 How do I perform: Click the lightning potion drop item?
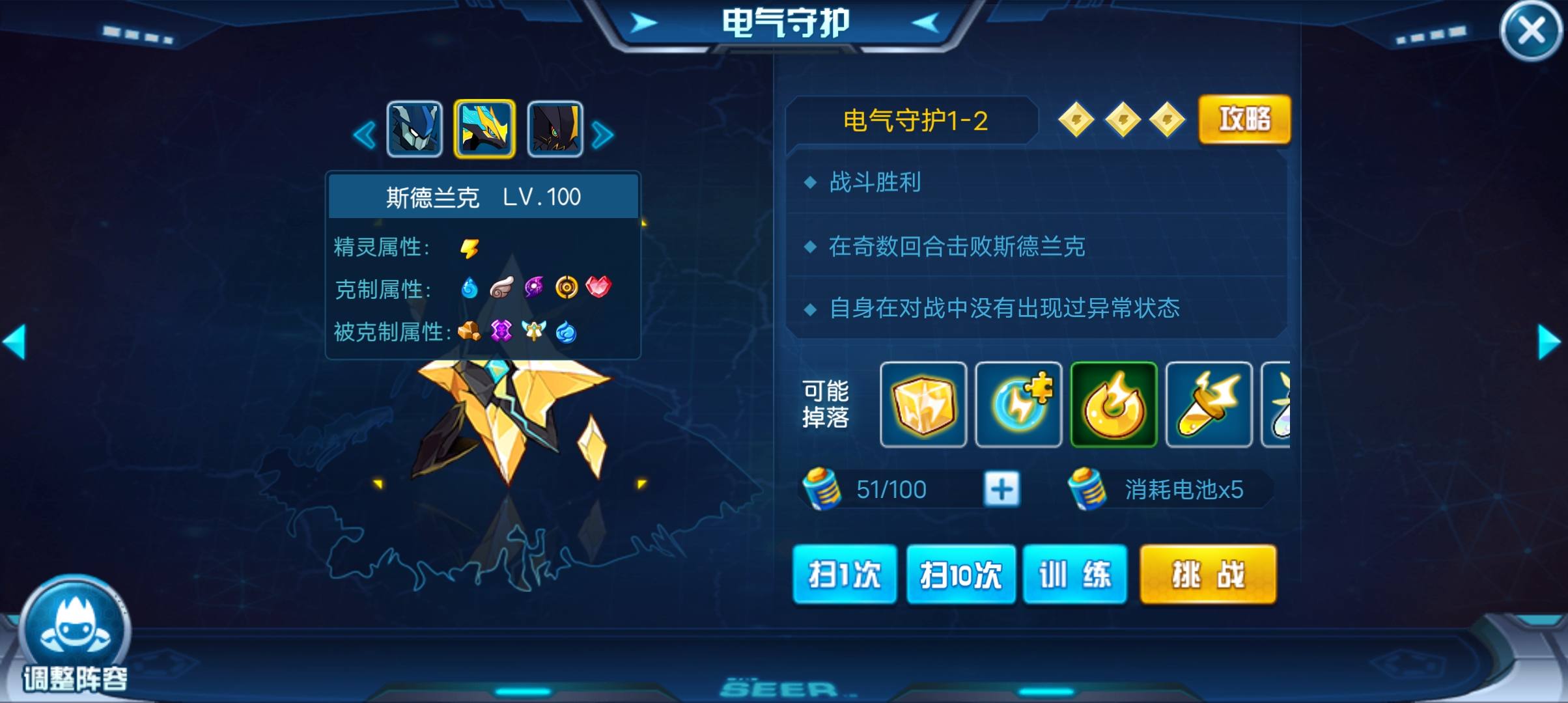pos(1209,406)
